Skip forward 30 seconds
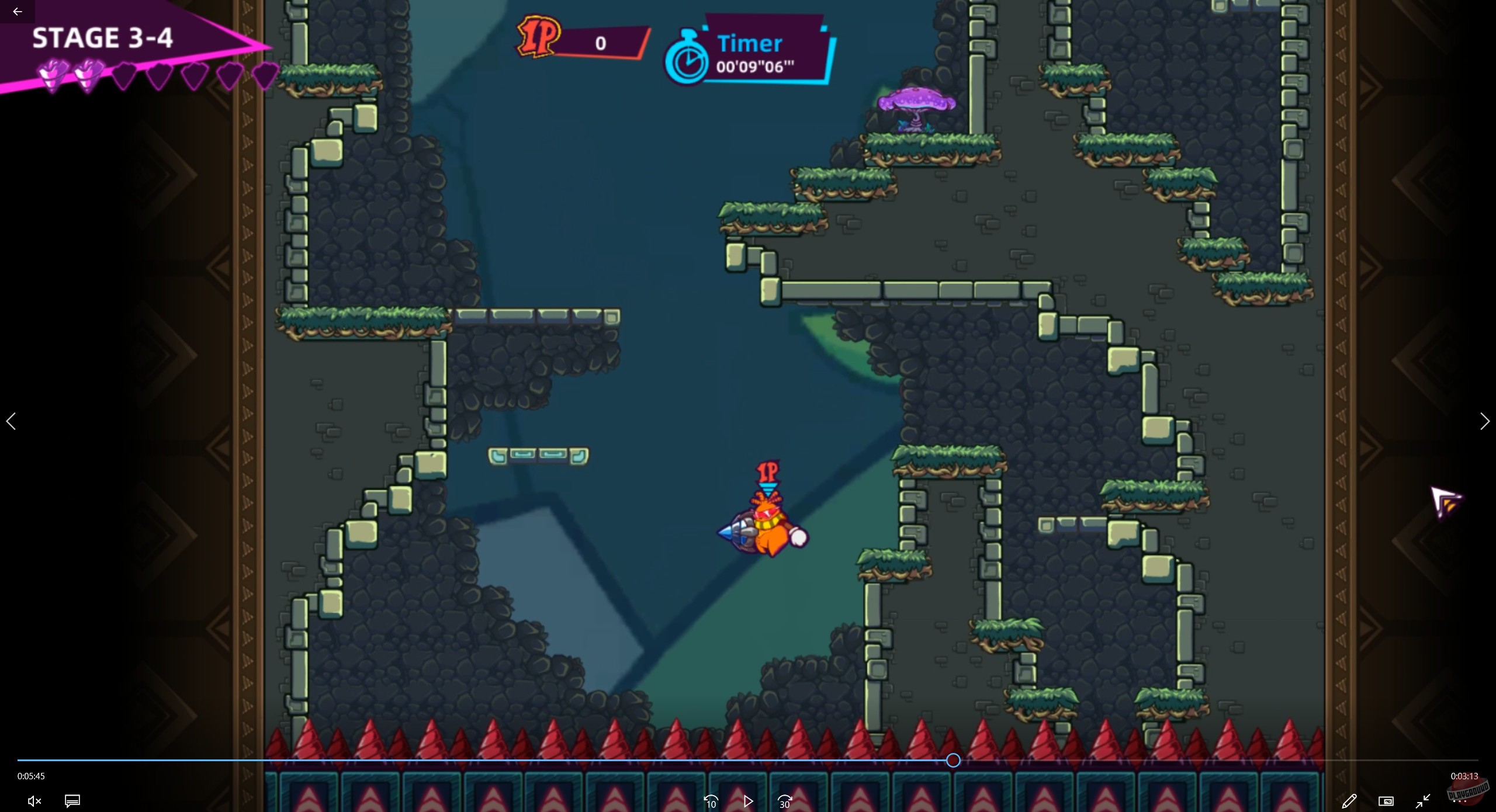 [x=785, y=801]
